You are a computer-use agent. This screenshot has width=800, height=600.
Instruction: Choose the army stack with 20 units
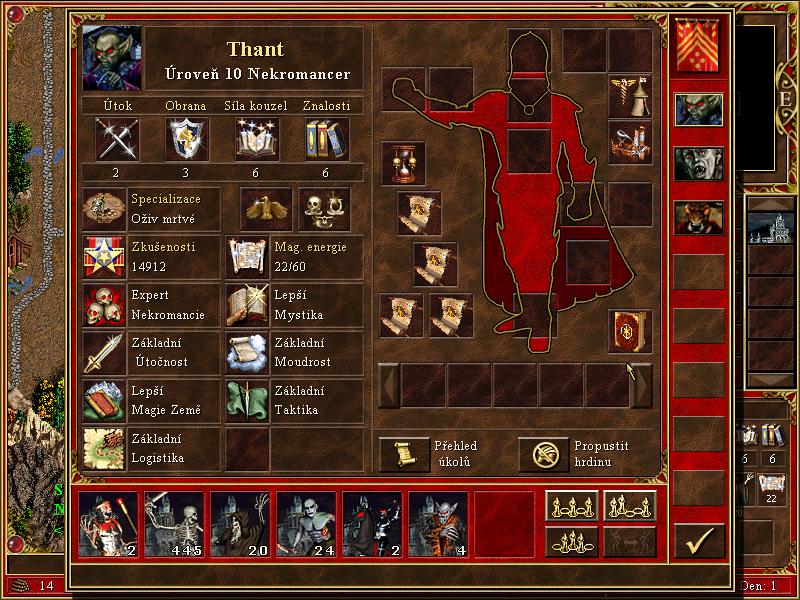240,524
